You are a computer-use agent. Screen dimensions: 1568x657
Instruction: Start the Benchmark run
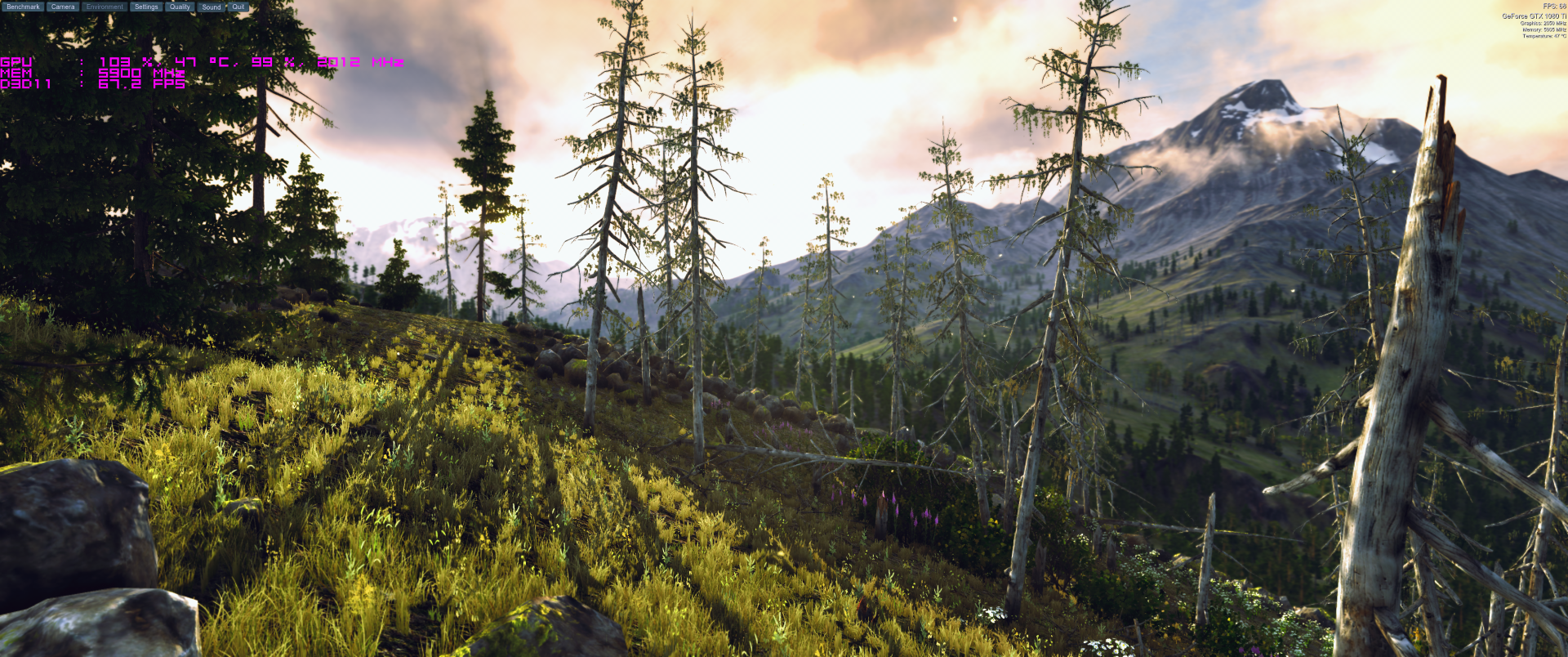[23, 7]
